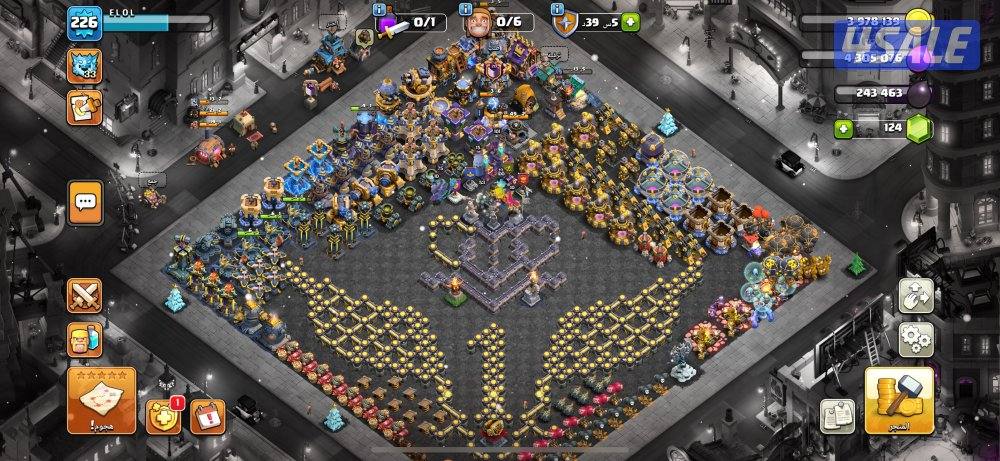Image resolution: width=1000 pixels, height=461 pixels.
Task: Open the barbarian army overview button
Action: (85, 338)
